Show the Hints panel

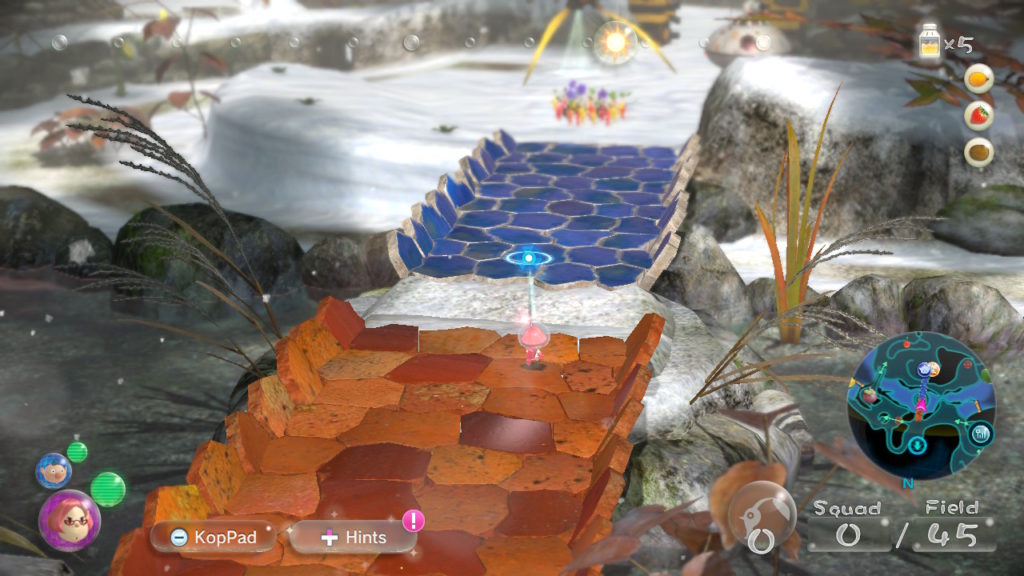click(x=353, y=537)
